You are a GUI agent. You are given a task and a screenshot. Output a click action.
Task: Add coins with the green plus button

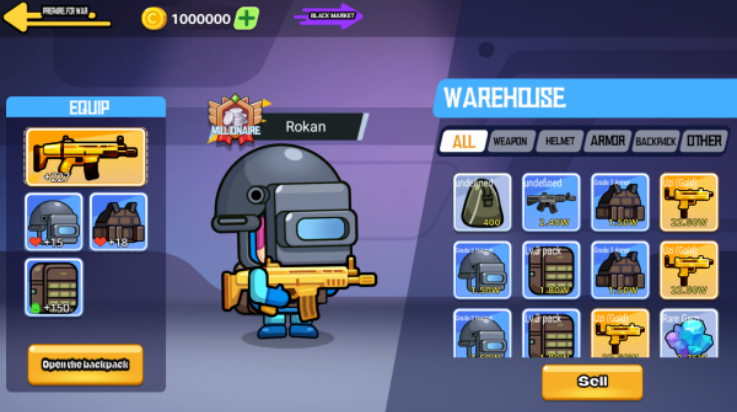(246, 18)
